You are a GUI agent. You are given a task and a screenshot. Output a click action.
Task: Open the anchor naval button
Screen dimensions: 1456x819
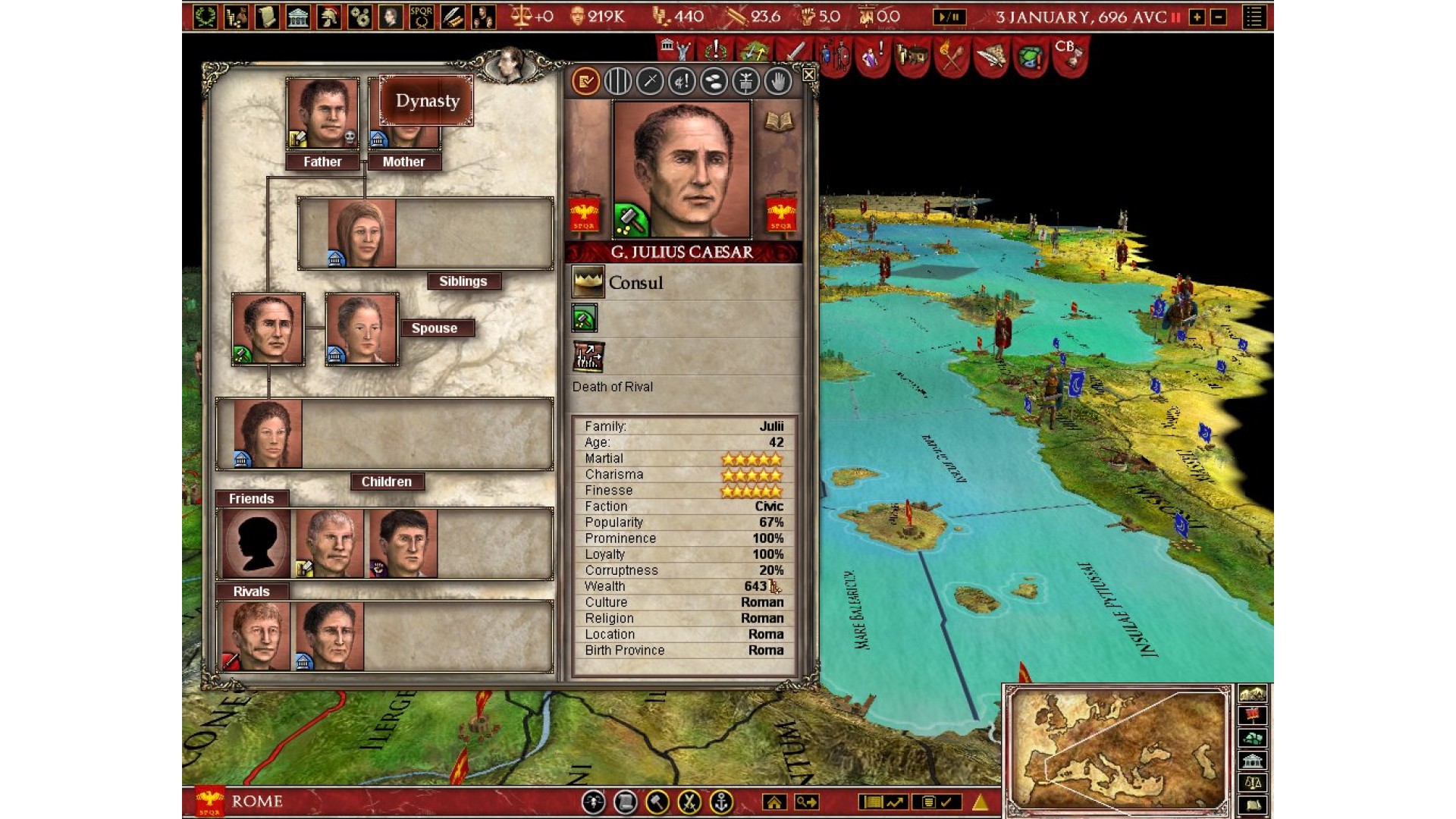[x=721, y=802]
